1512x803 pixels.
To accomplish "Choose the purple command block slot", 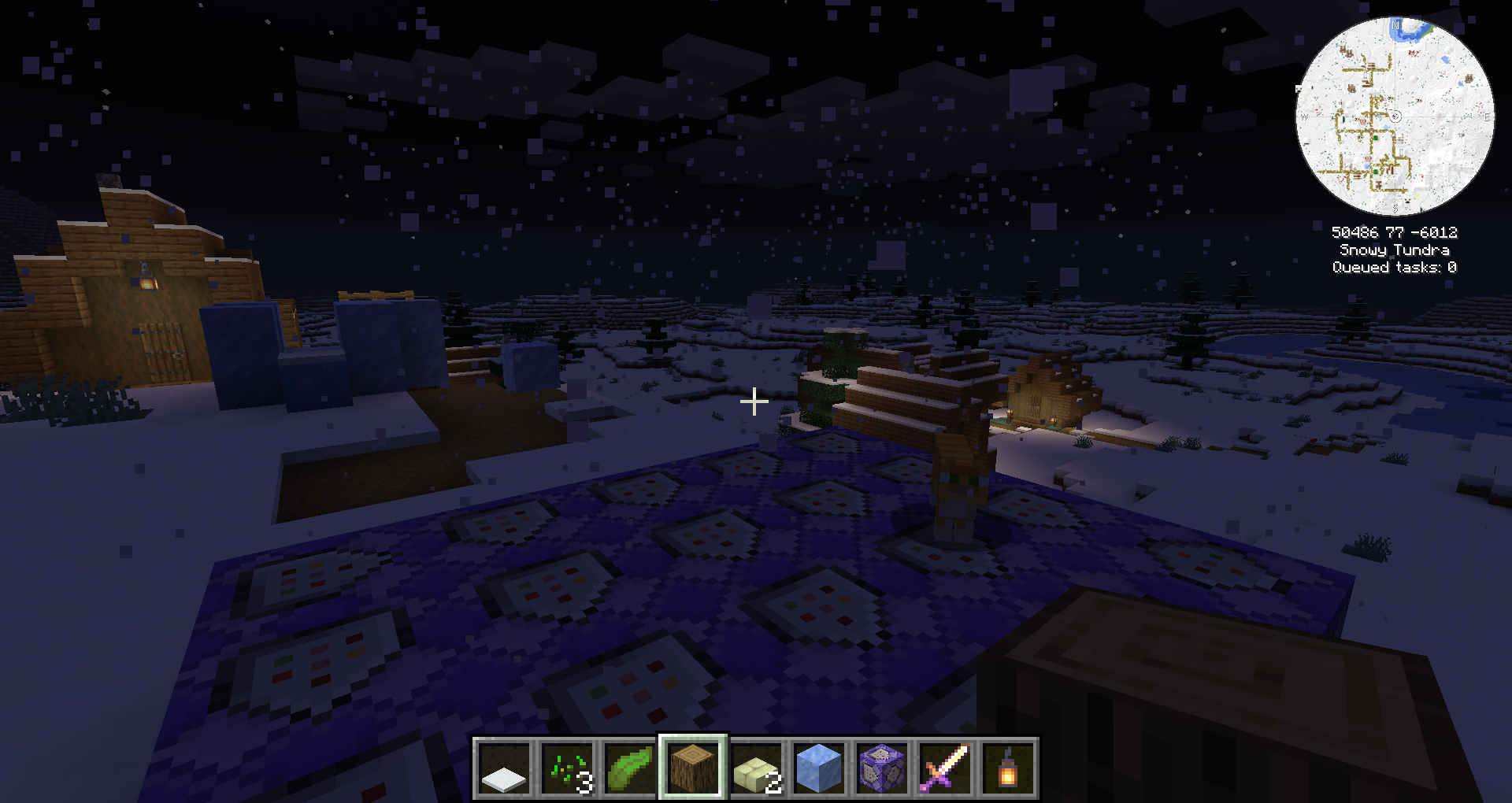I will (x=882, y=768).
